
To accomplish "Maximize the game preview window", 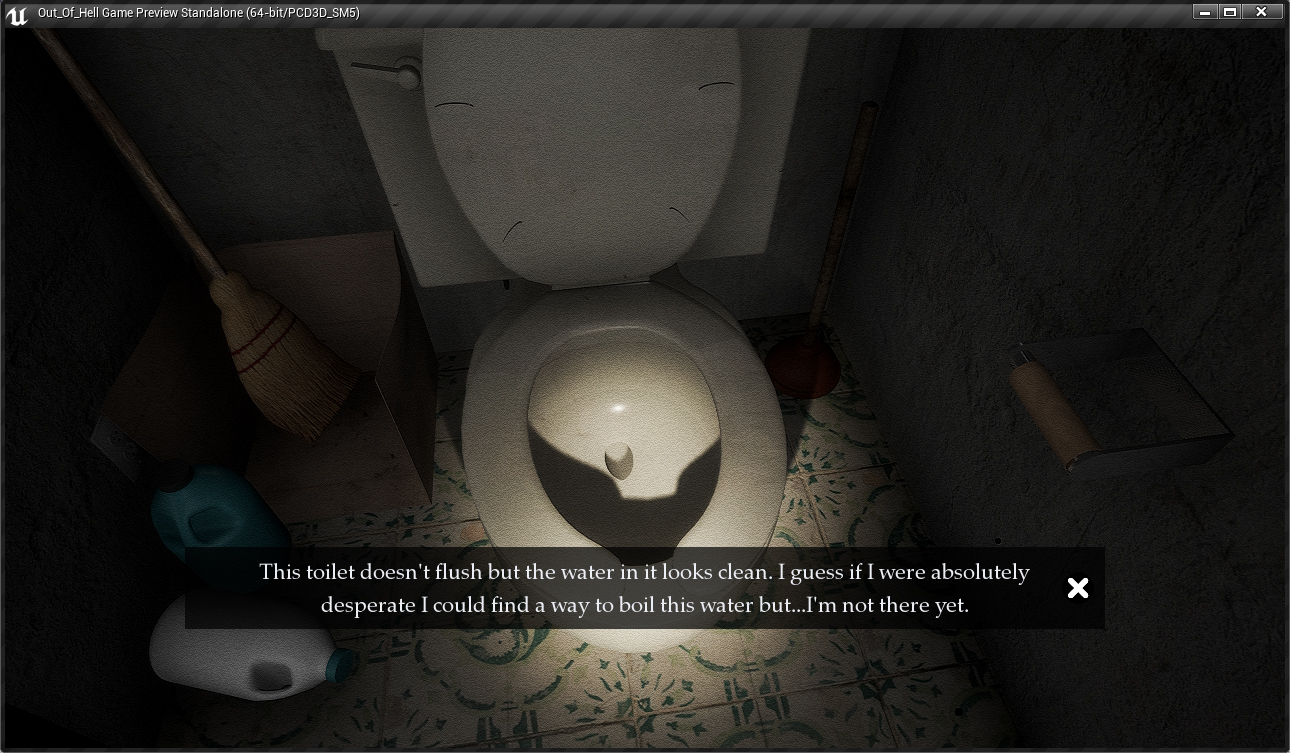I will pos(1231,12).
